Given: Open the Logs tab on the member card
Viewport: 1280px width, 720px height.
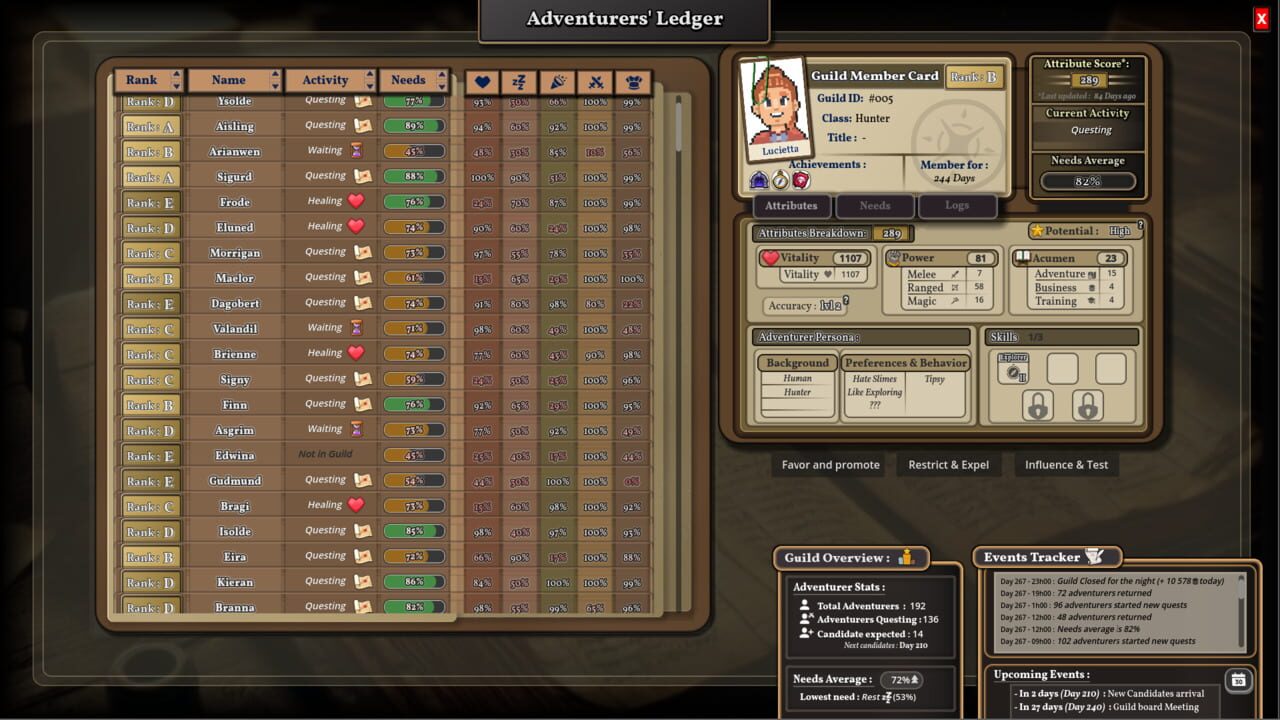Looking at the screenshot, I should [x=957, y=206].
